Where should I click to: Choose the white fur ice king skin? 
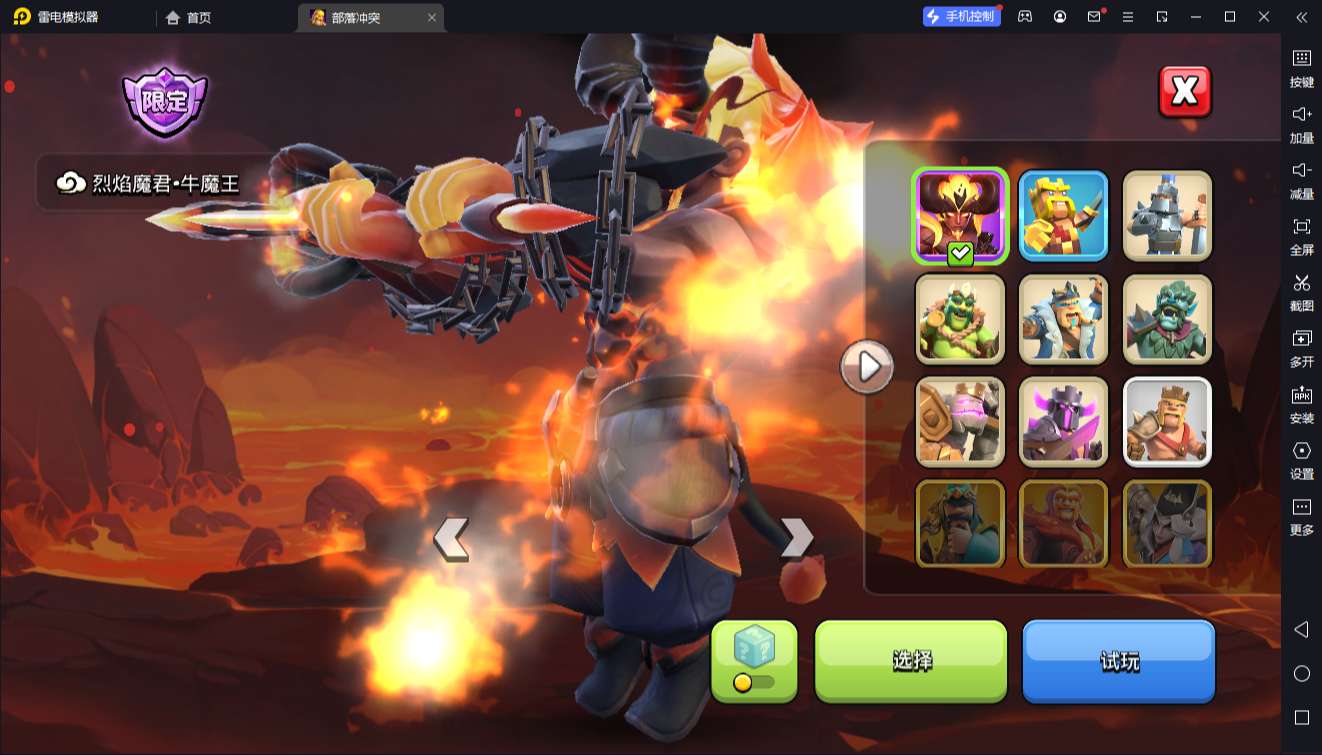click(x=1063, y=319)
